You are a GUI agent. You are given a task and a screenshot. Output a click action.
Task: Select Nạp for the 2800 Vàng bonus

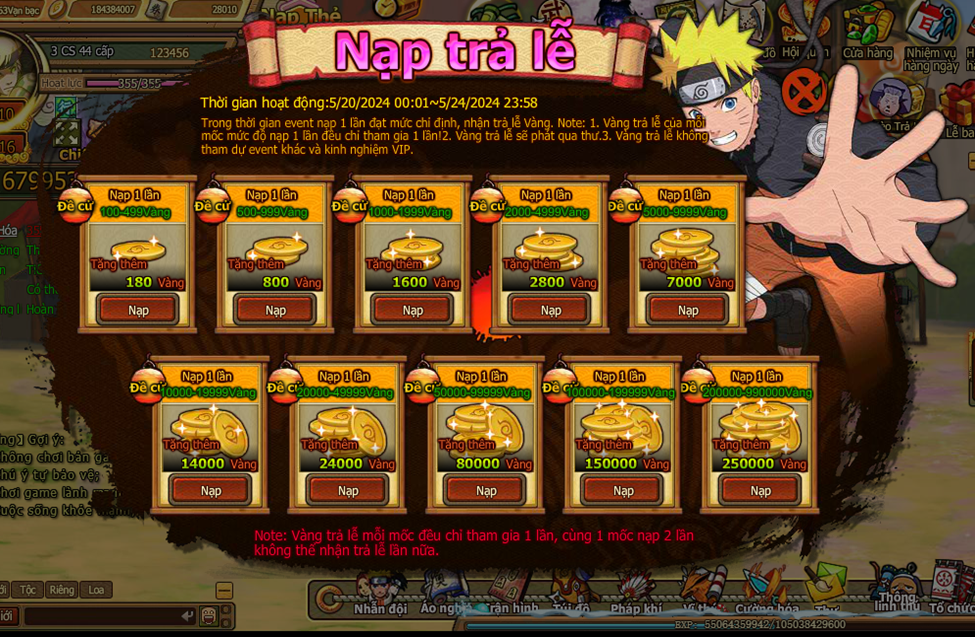(551, 310)
